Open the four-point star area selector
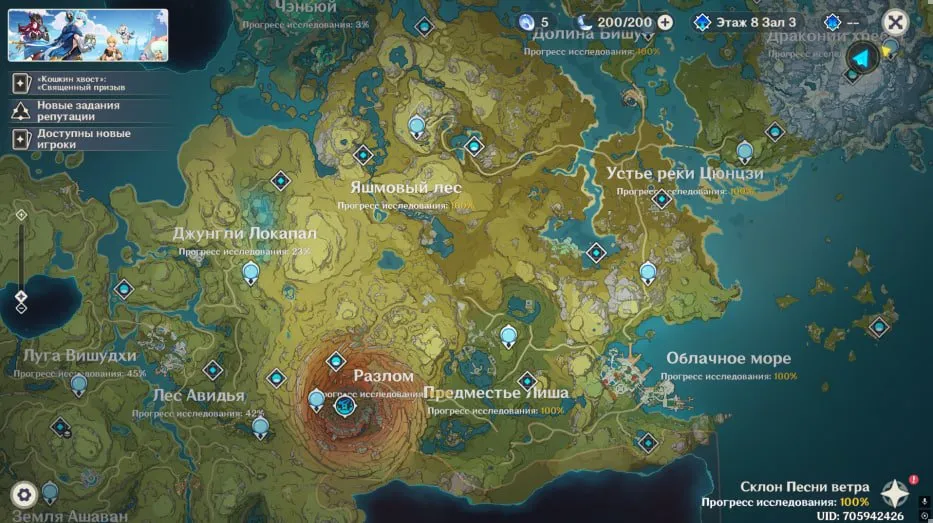 pyautogui.click(x=894, y=493)
